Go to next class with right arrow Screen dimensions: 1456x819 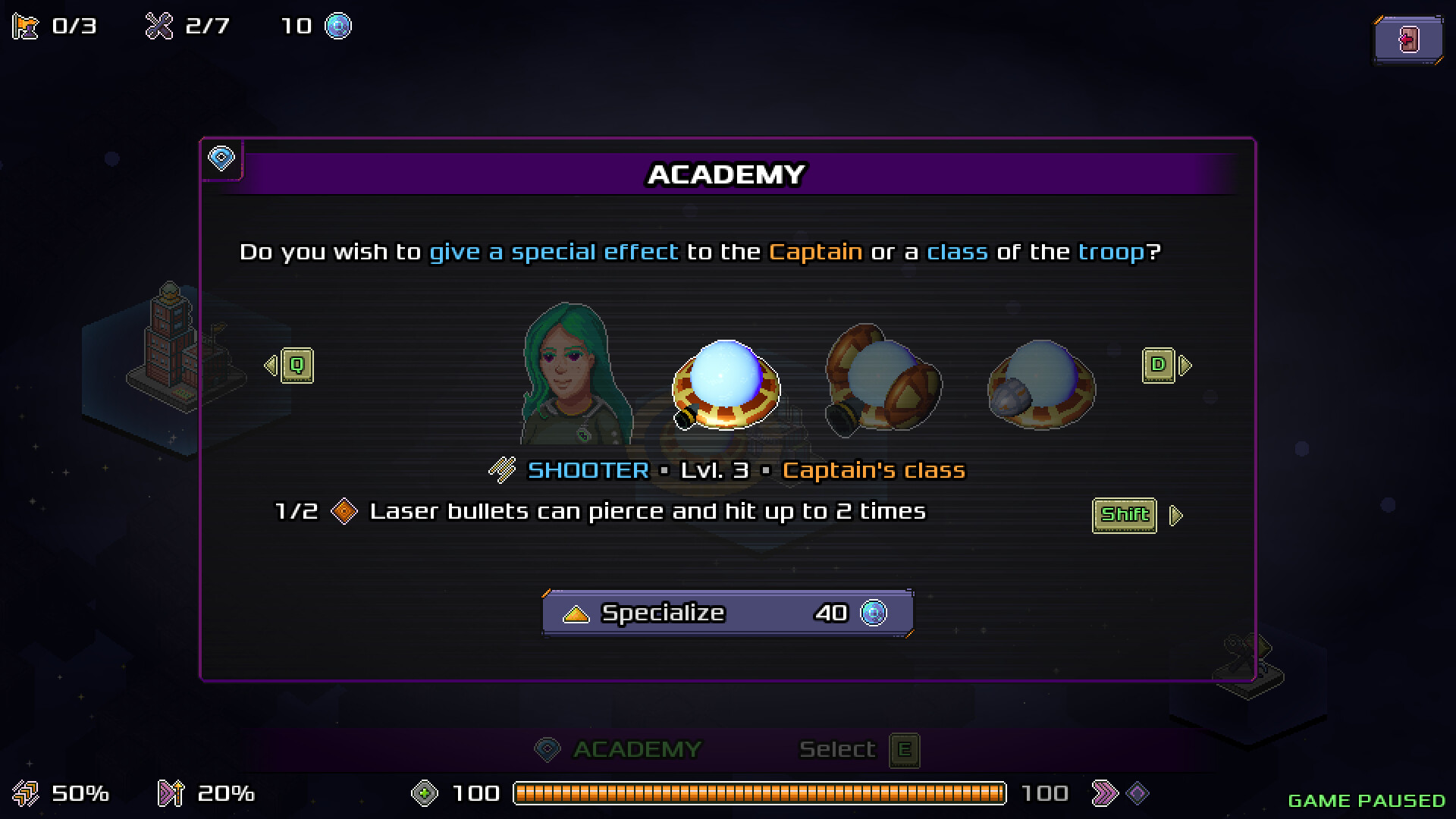(1166, 366)
